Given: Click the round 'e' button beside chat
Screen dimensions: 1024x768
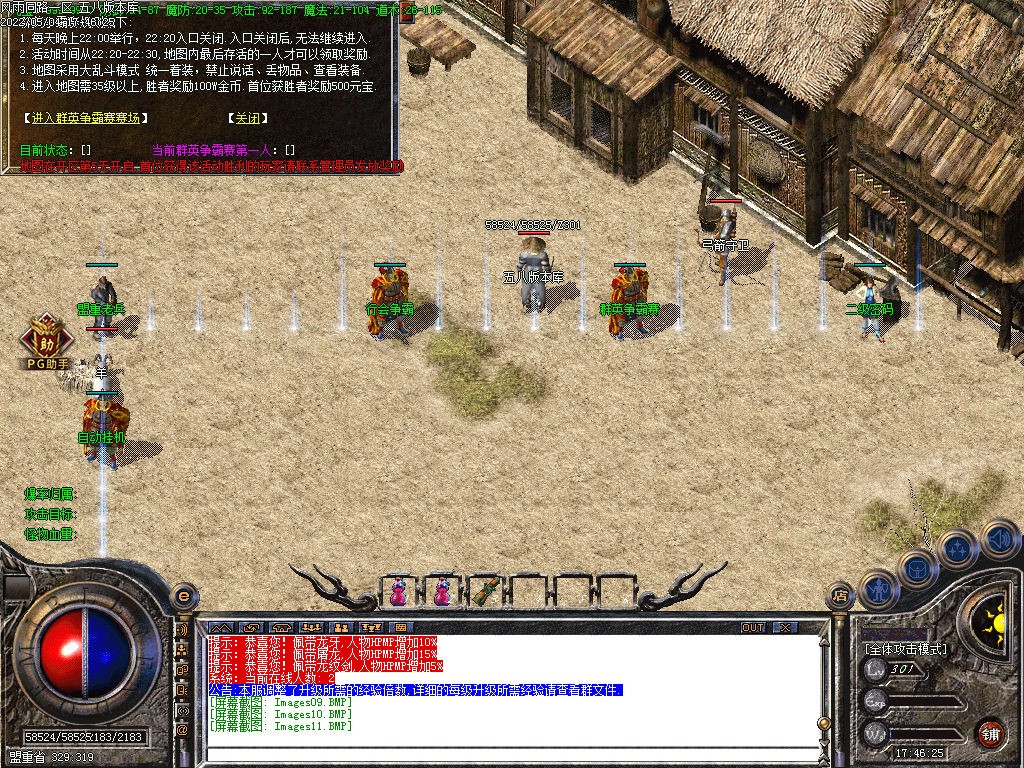Looking at the screenshot, I should click(182, 596).
